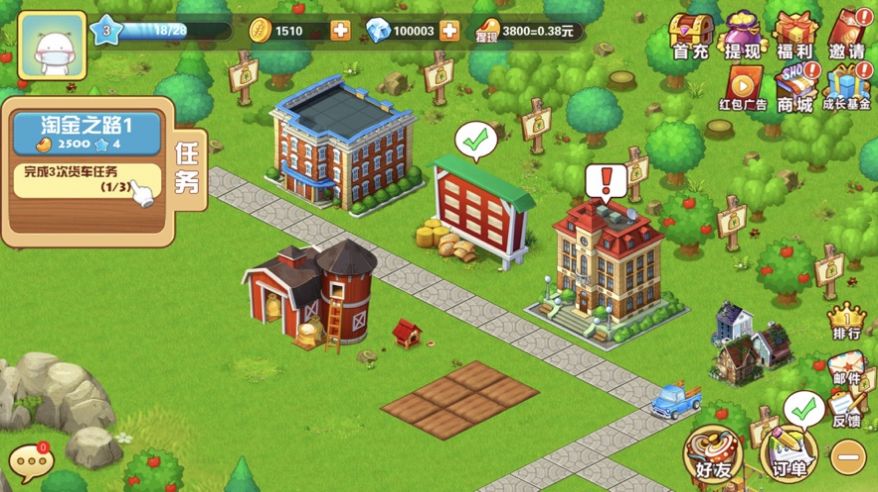Open the 成长基金 growth fund
Viewport: 878px width, 492px height.
click(847, 87)
